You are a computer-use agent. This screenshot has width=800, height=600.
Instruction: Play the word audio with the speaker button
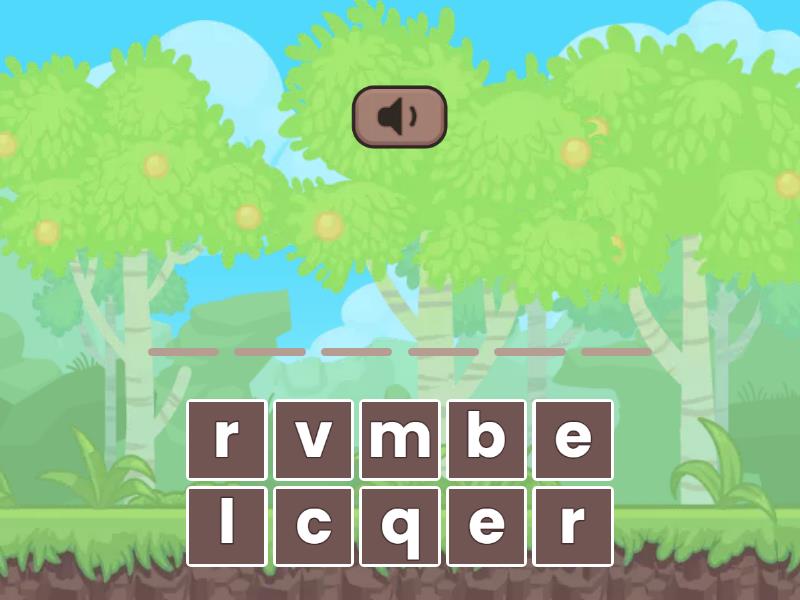point(399,117)
